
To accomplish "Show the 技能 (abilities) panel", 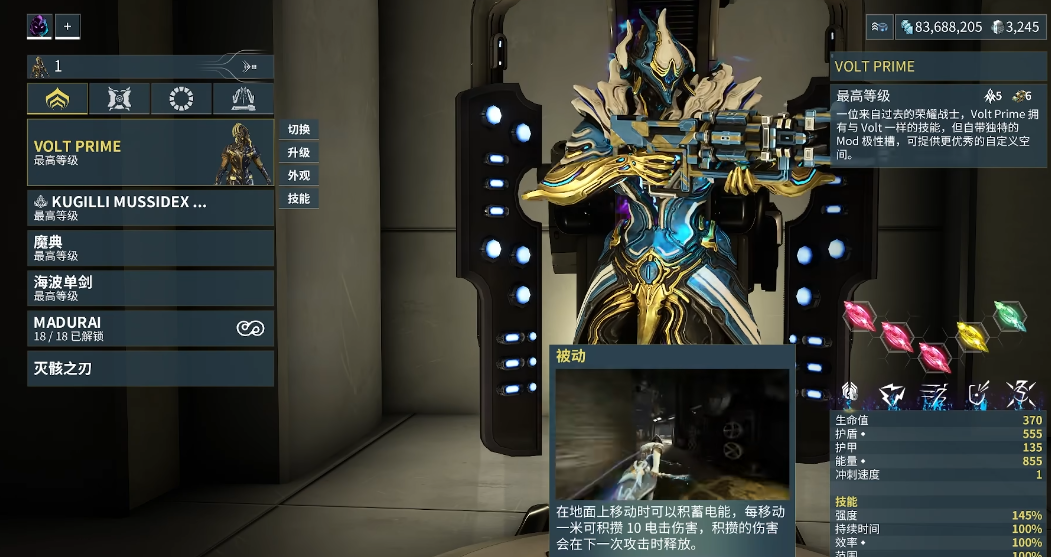I will click(x=299, y=198).
